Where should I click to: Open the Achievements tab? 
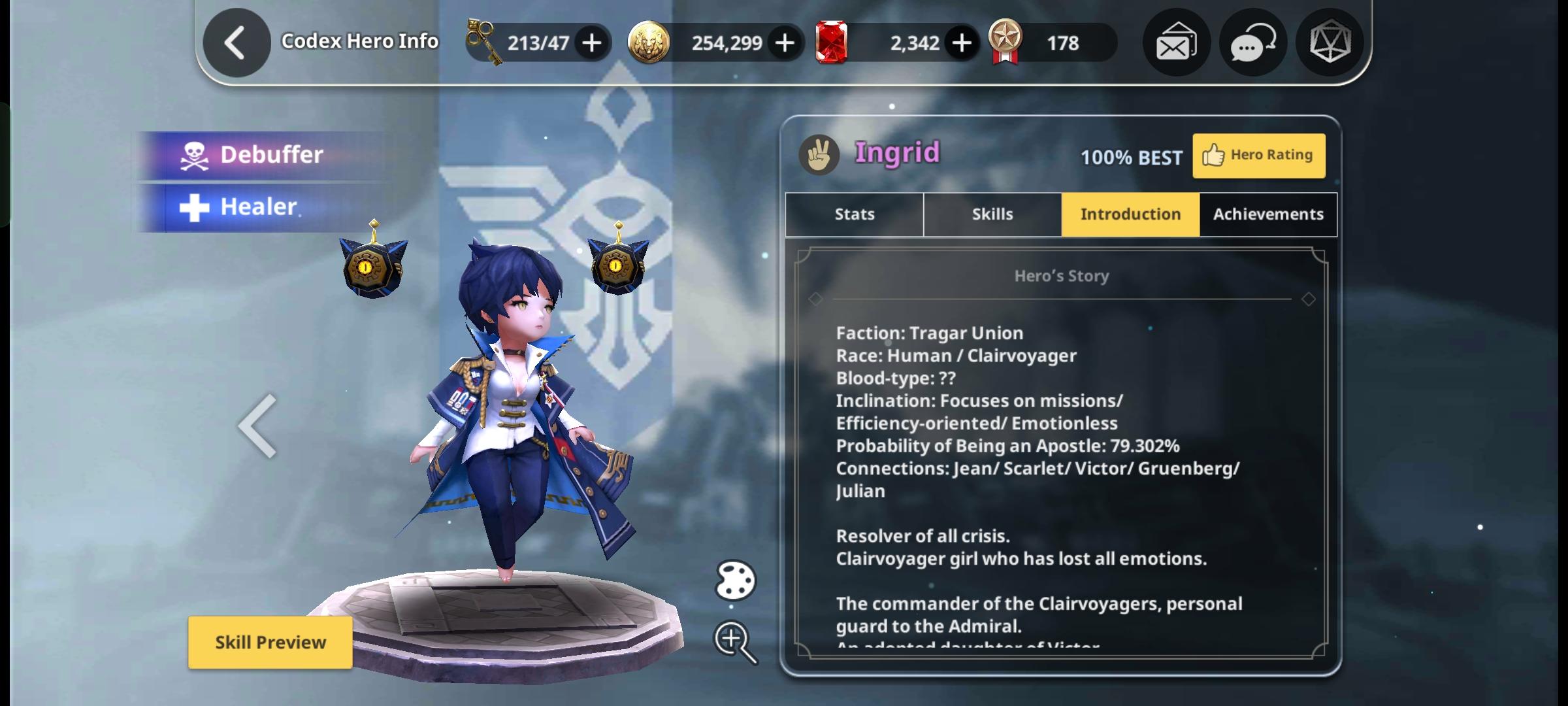click(1267, 214)
